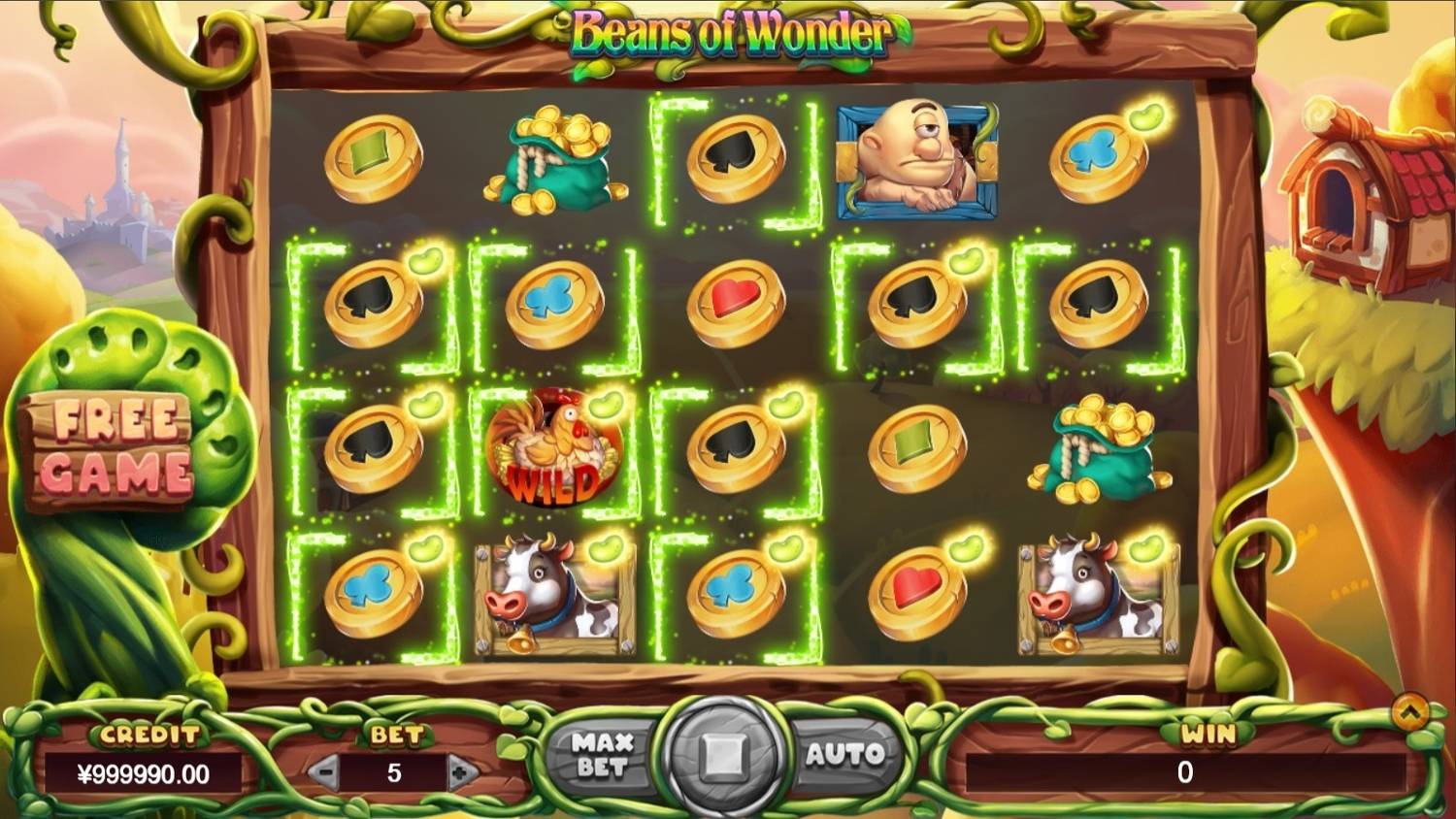Open the AUTO spin control

pyautogui.click(x=844, y=752)
